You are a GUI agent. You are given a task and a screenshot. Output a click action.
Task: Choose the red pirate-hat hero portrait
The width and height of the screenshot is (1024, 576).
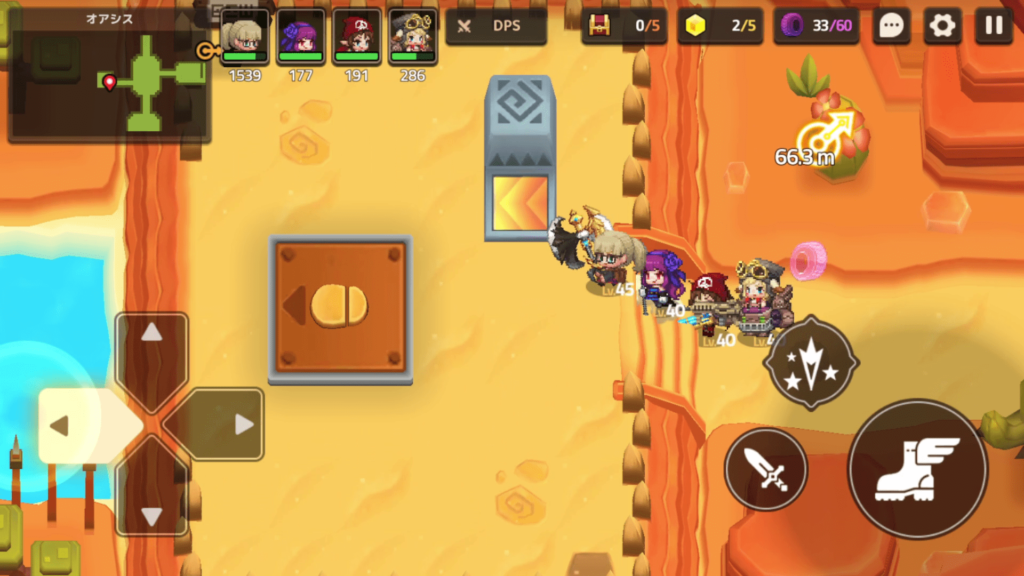pos(357,38)
